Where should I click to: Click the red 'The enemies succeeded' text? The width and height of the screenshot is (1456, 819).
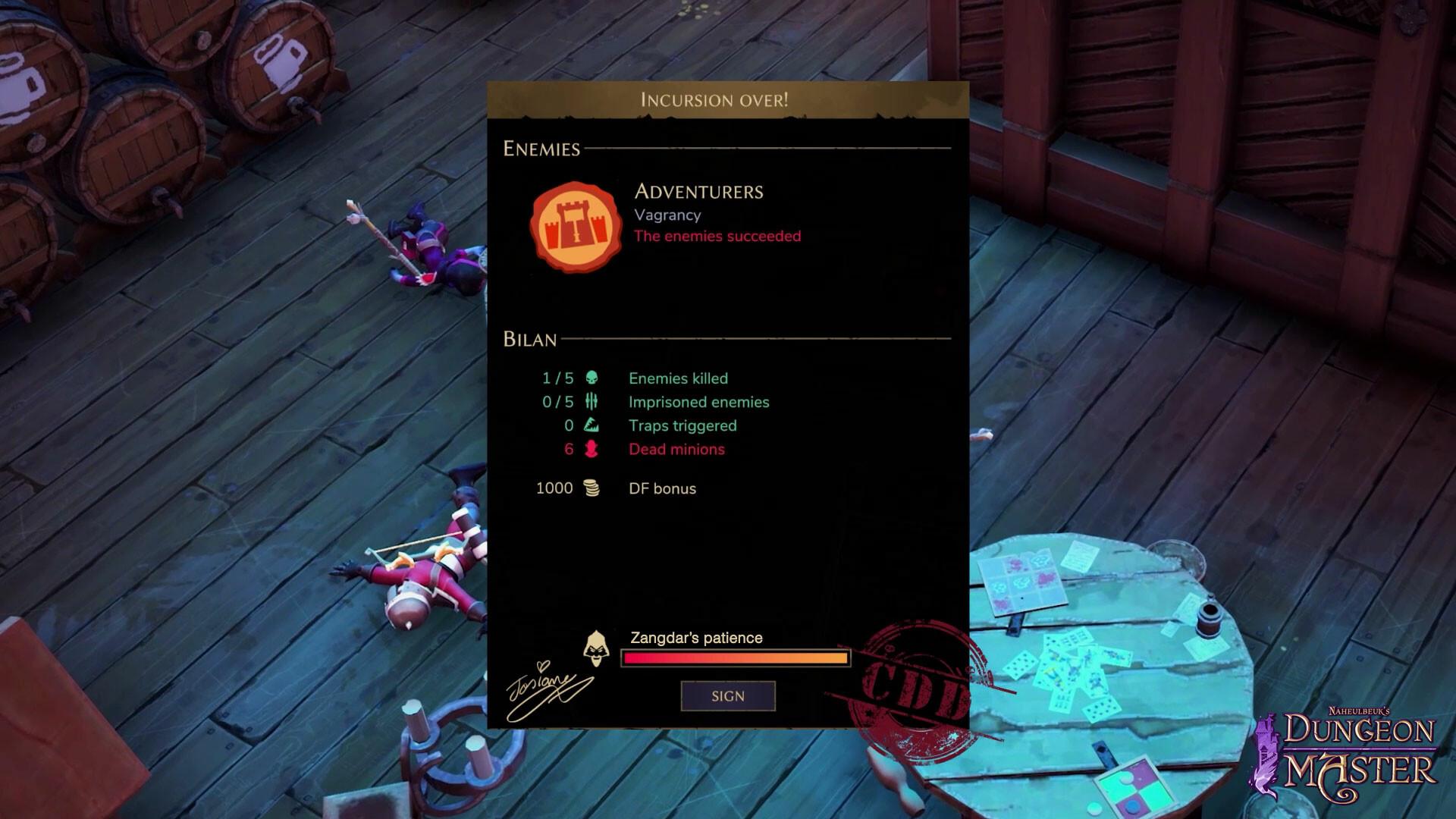pos(715,236)
